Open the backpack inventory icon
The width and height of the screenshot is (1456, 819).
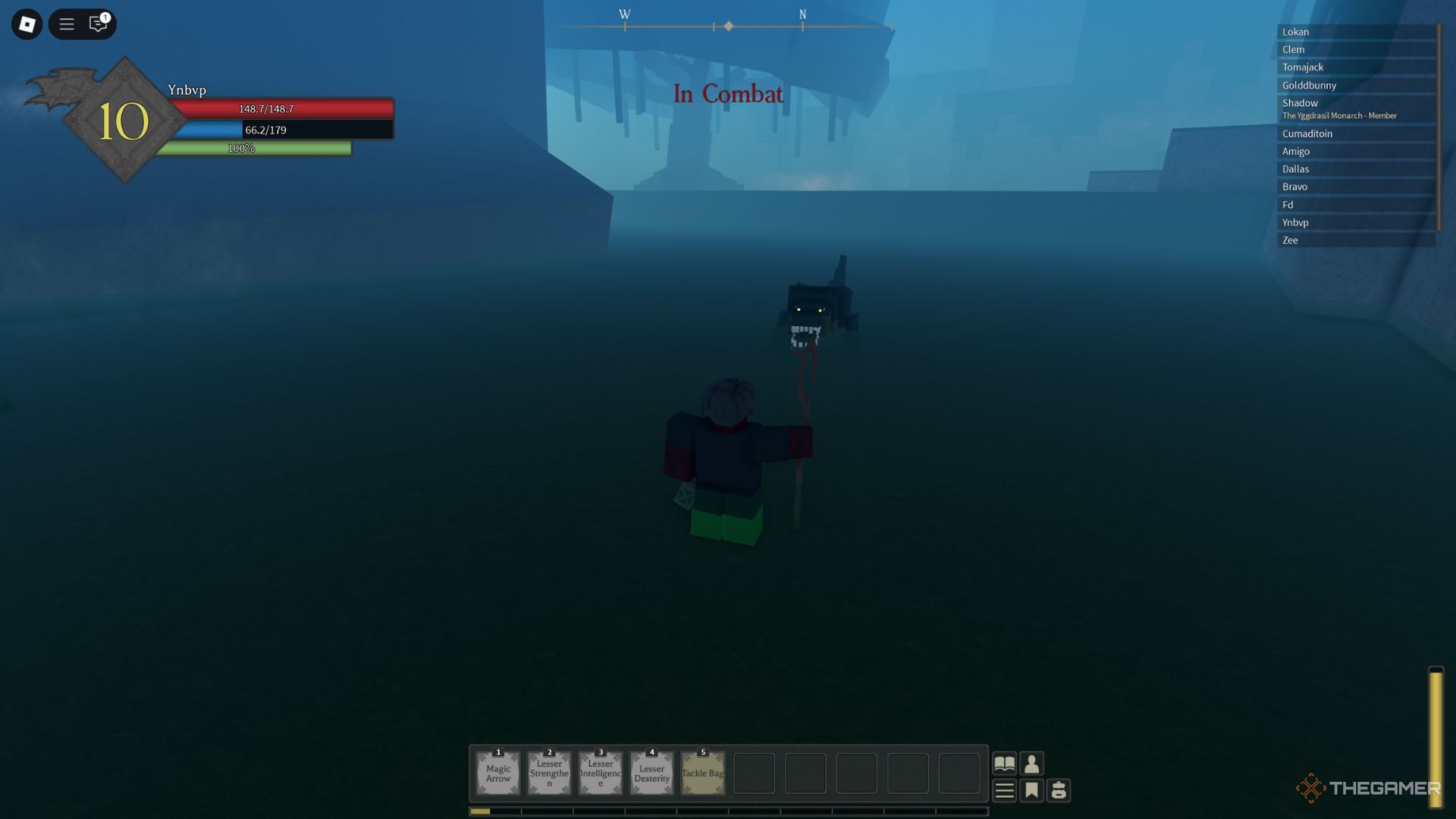point(1059,790)
